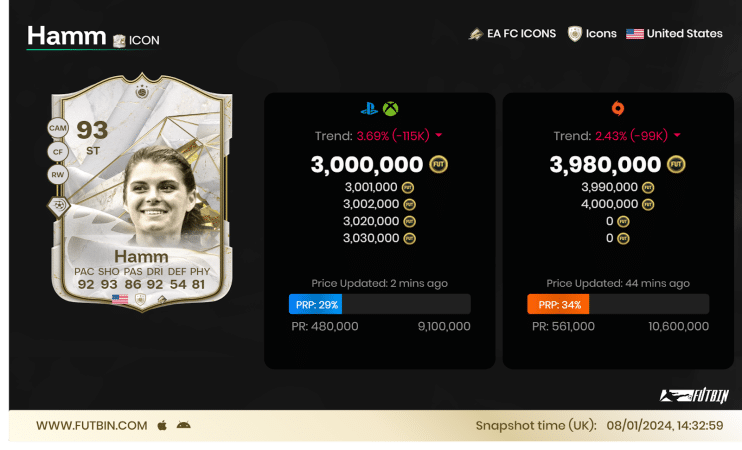Select the orange PC platform icon
Image resolution: width=742 pixels, height=450 pixels.
[x=618, y=109]
